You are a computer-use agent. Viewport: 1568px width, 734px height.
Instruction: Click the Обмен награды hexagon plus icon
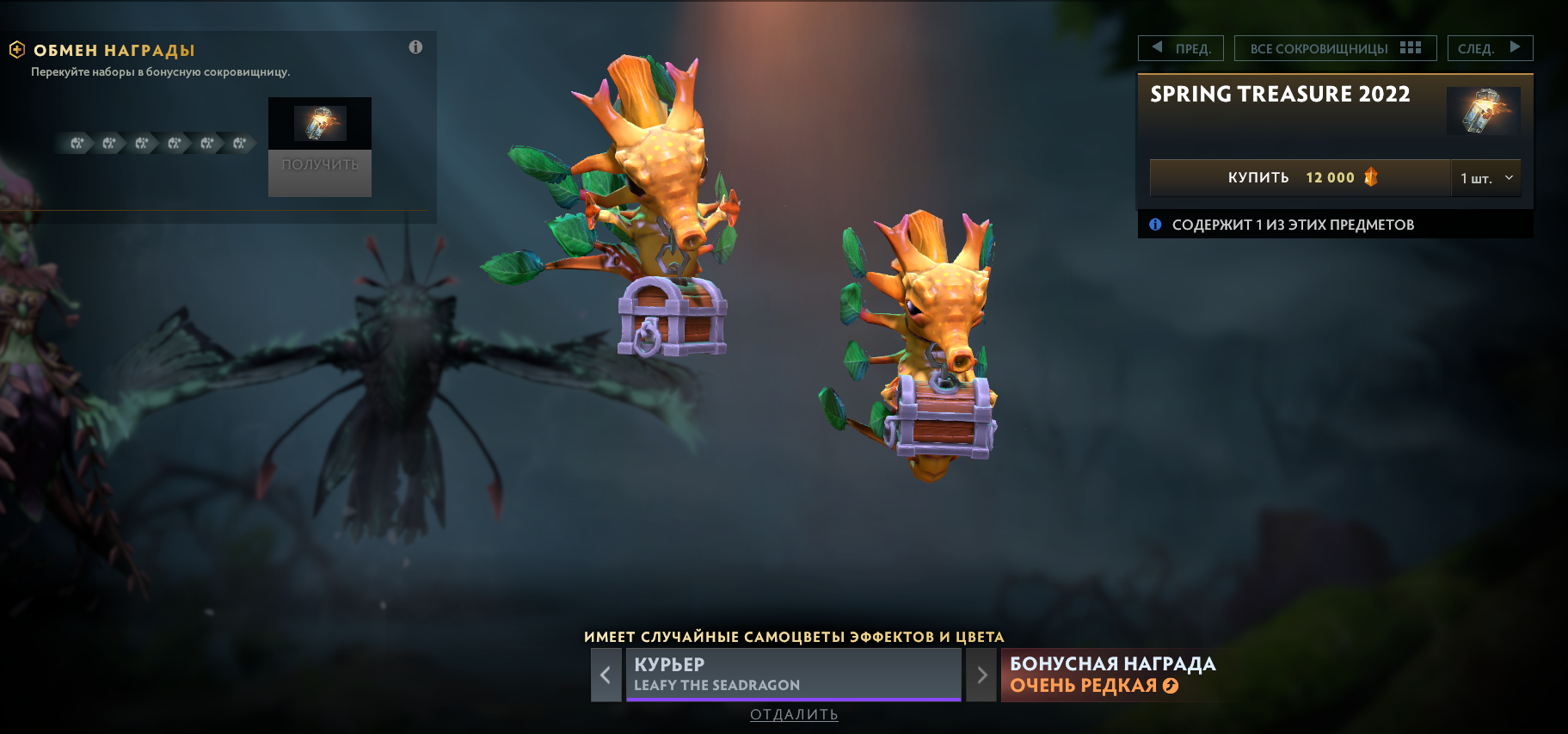(x=17, y=50)
